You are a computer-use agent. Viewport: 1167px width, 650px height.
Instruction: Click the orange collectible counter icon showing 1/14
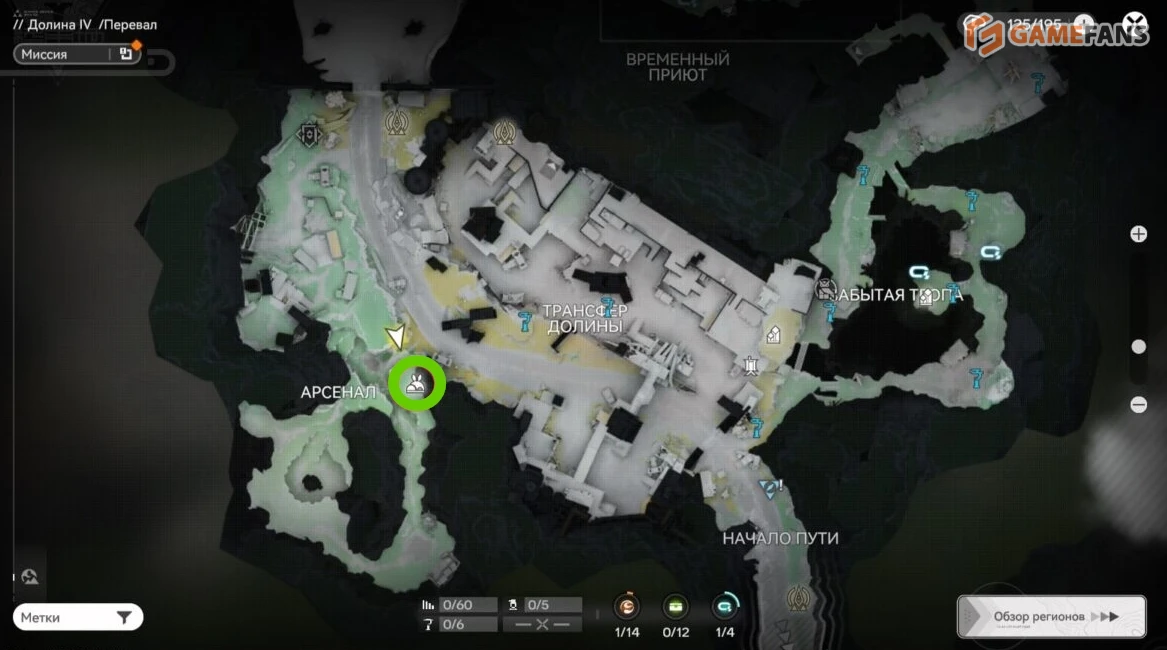tap(627, 607)
